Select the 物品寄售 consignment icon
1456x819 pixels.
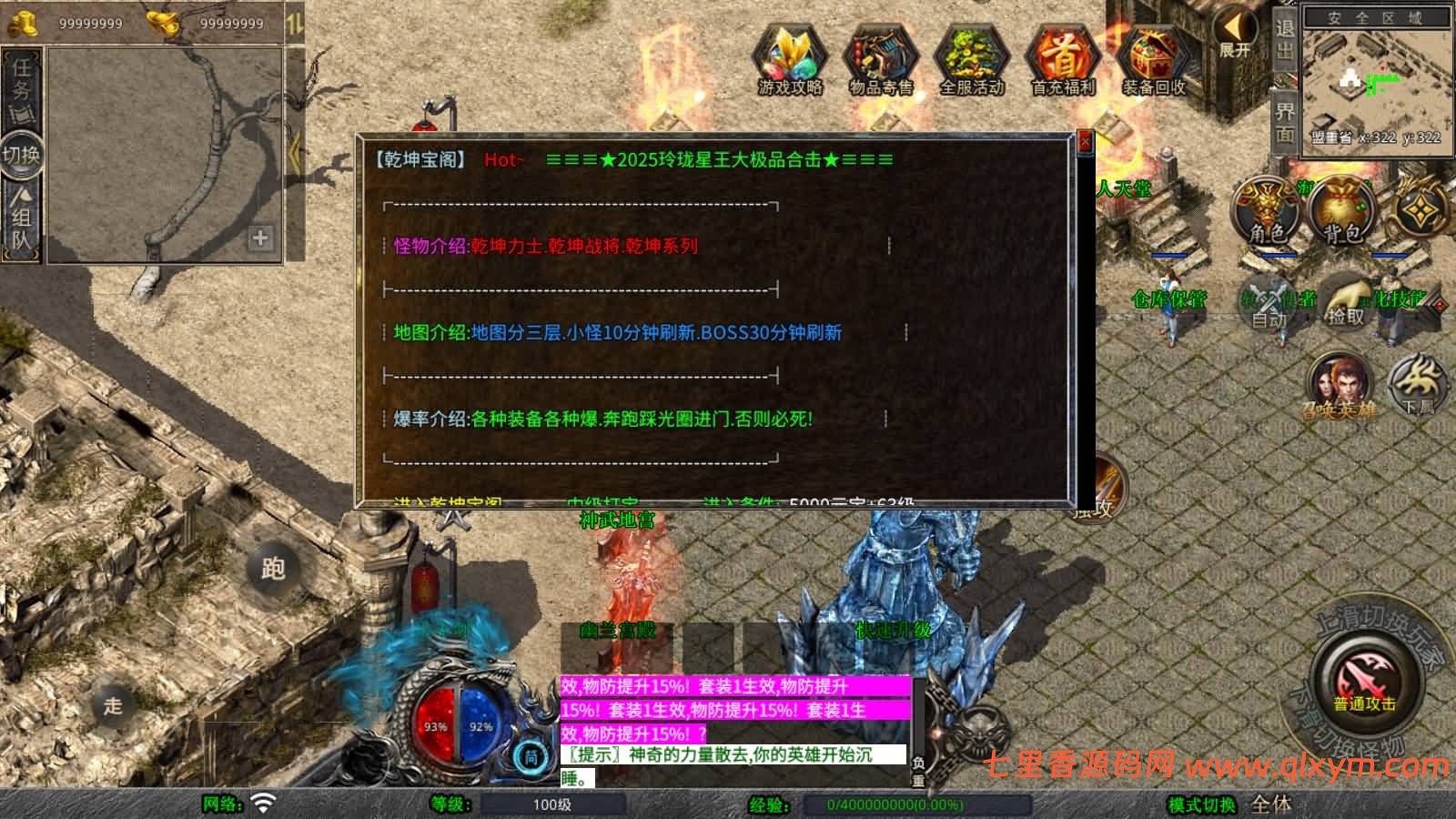879,59
